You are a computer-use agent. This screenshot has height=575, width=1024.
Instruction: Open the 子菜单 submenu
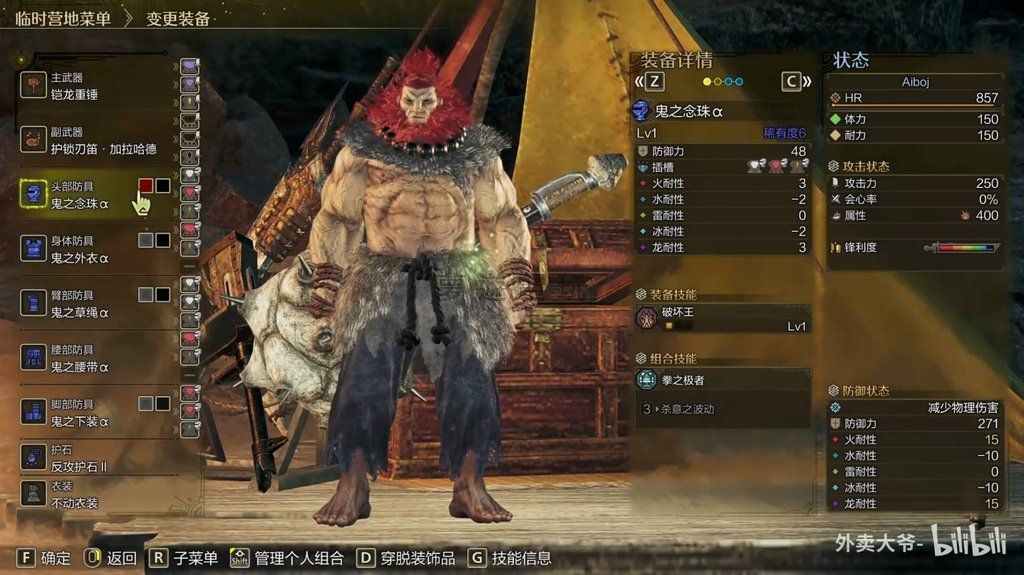[184, 558]
